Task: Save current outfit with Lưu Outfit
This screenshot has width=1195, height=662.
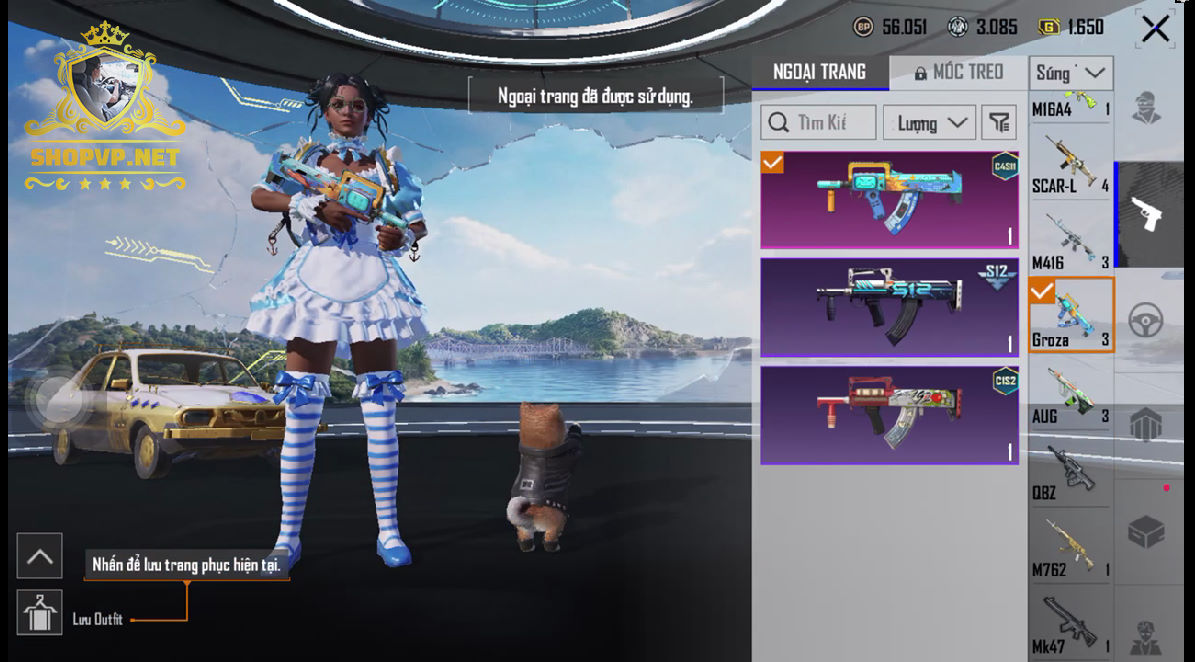Action: coord(40,612)
